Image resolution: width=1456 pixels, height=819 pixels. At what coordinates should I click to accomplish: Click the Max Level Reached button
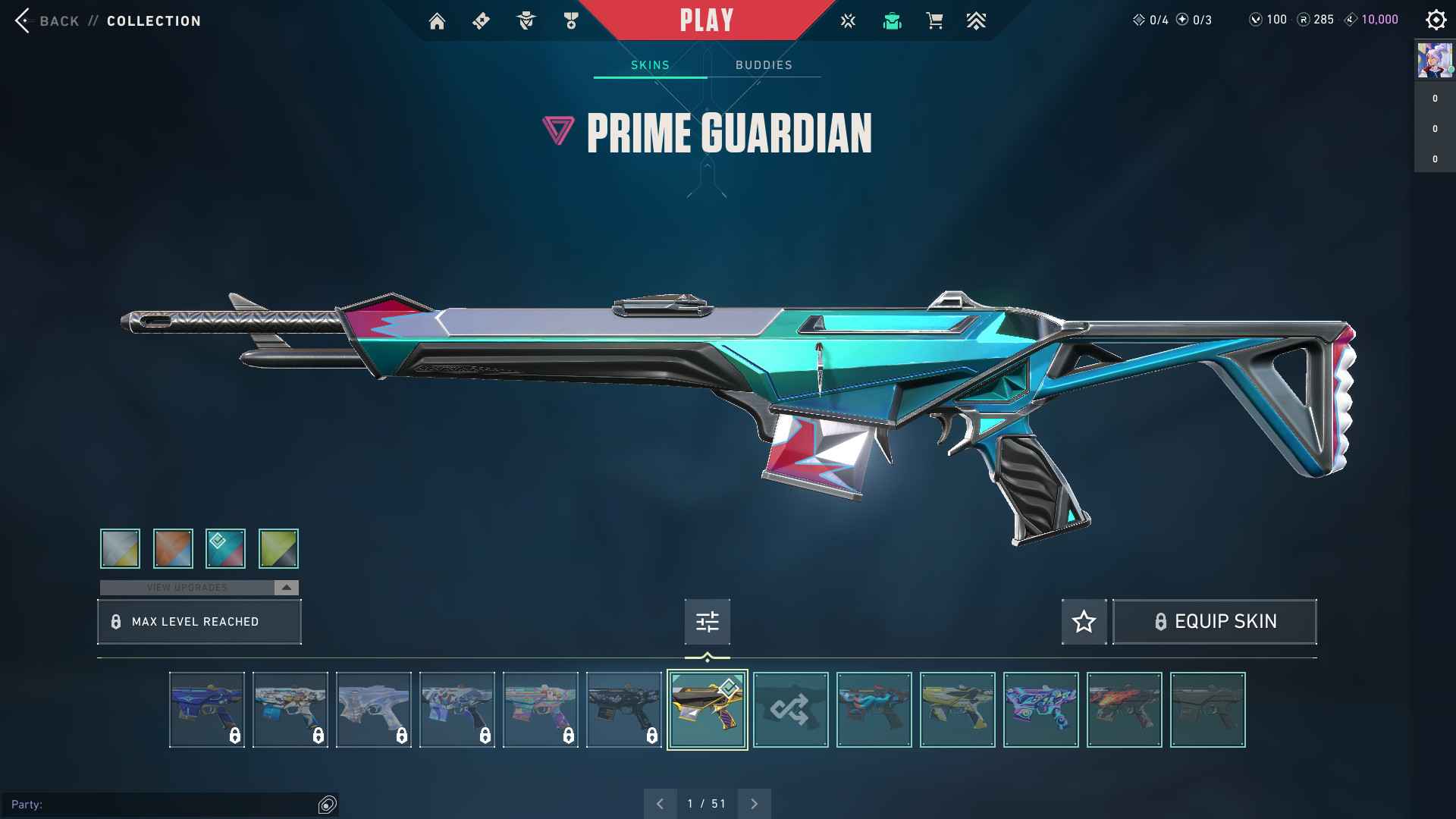(x=199, y=622)
